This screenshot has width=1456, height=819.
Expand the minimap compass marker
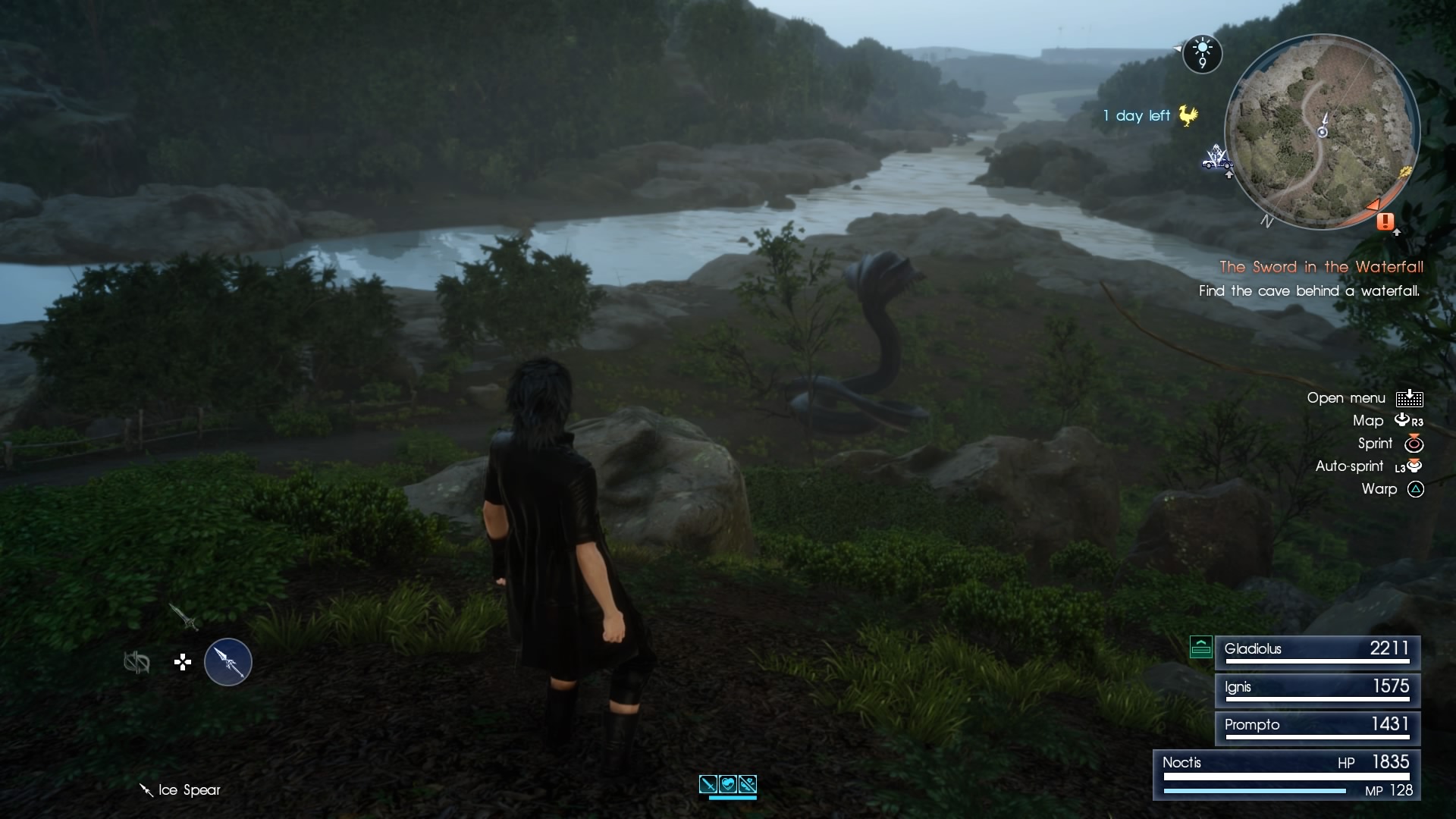1269,222
